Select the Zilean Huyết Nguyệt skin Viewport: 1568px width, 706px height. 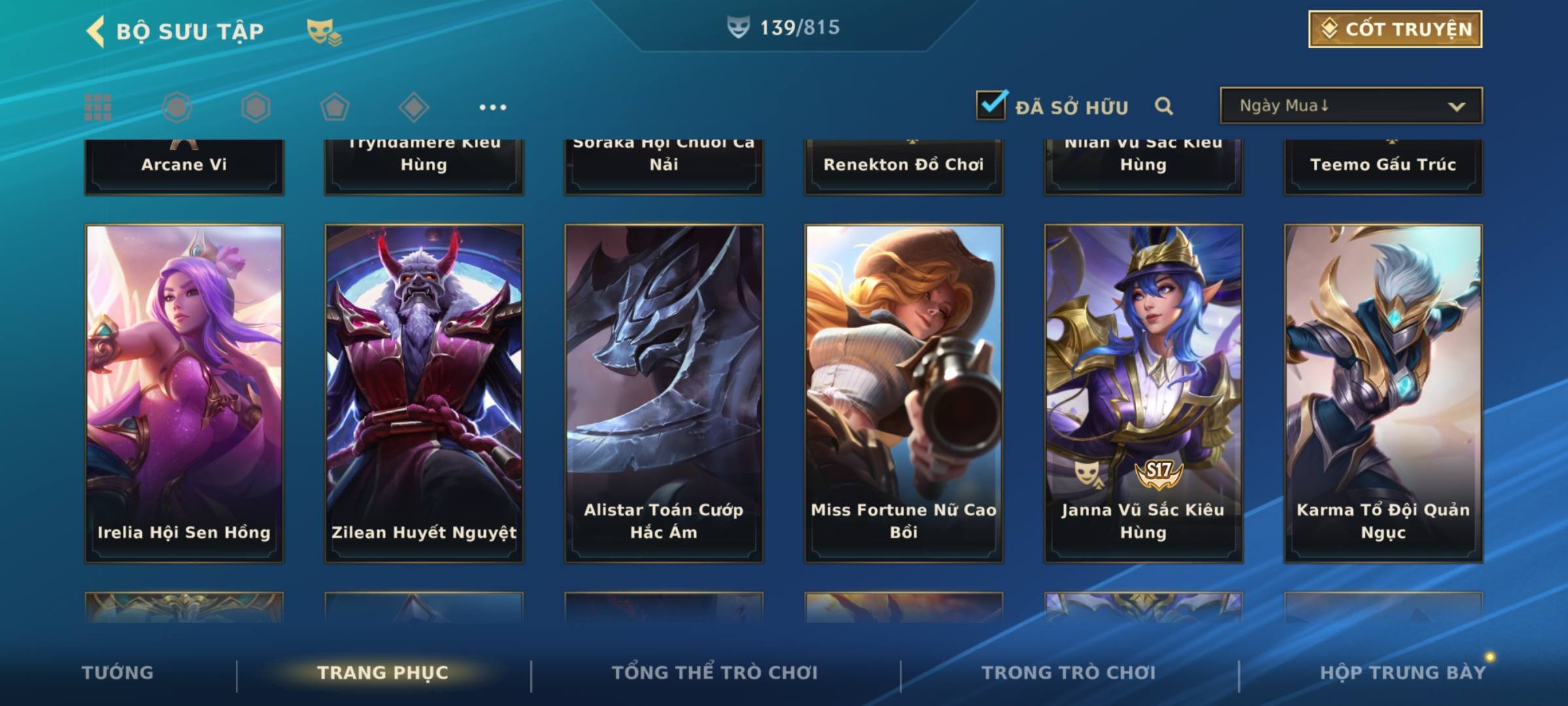pos(424,392)
